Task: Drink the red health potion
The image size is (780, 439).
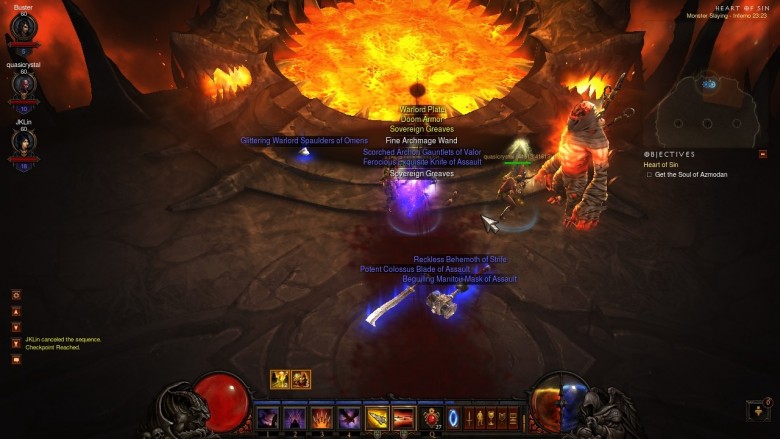Action: [x=432, y=417]
